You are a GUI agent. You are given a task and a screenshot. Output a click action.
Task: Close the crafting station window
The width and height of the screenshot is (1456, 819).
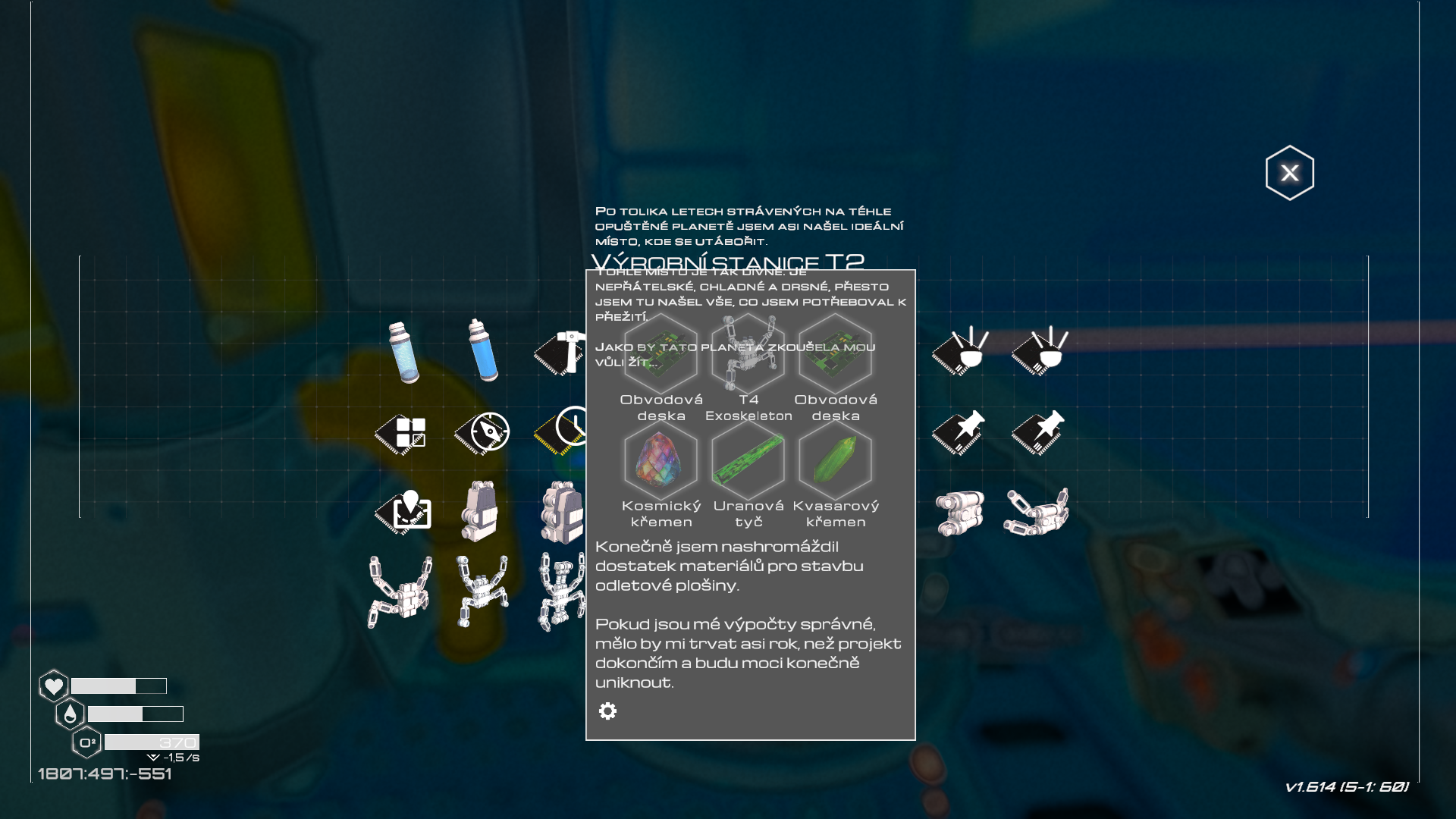coord(1289,173)
